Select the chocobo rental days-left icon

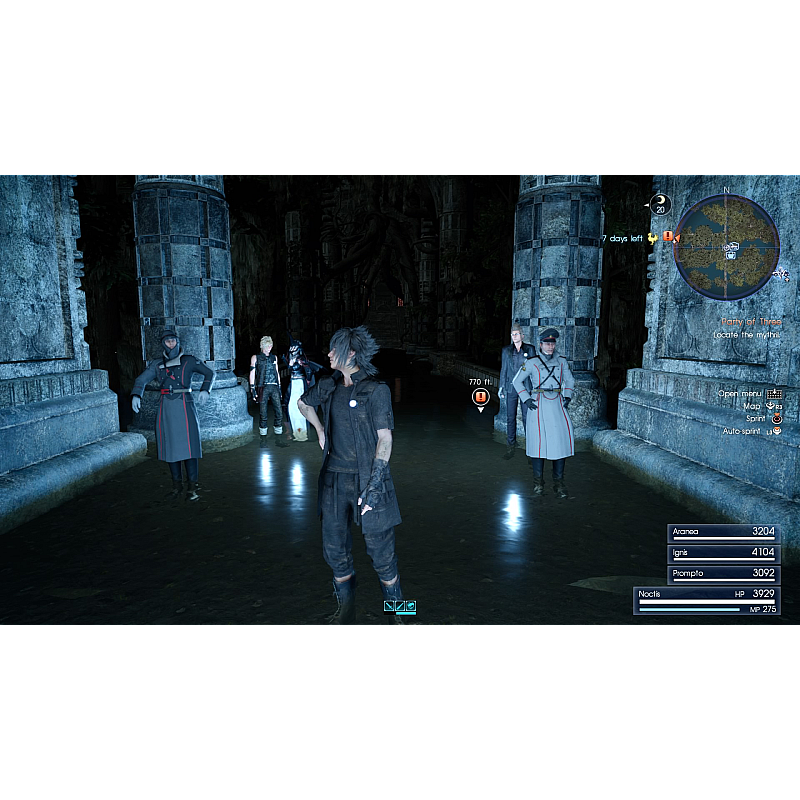coord(652,238)
